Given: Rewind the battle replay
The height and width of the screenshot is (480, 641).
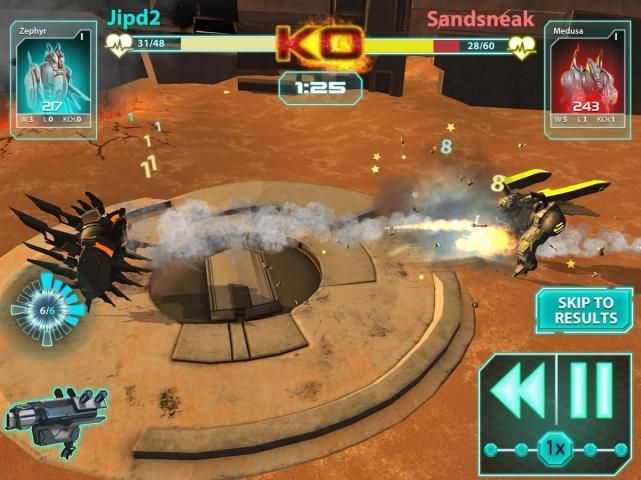Looking at the screenshot, I should (x=518, y=392).
